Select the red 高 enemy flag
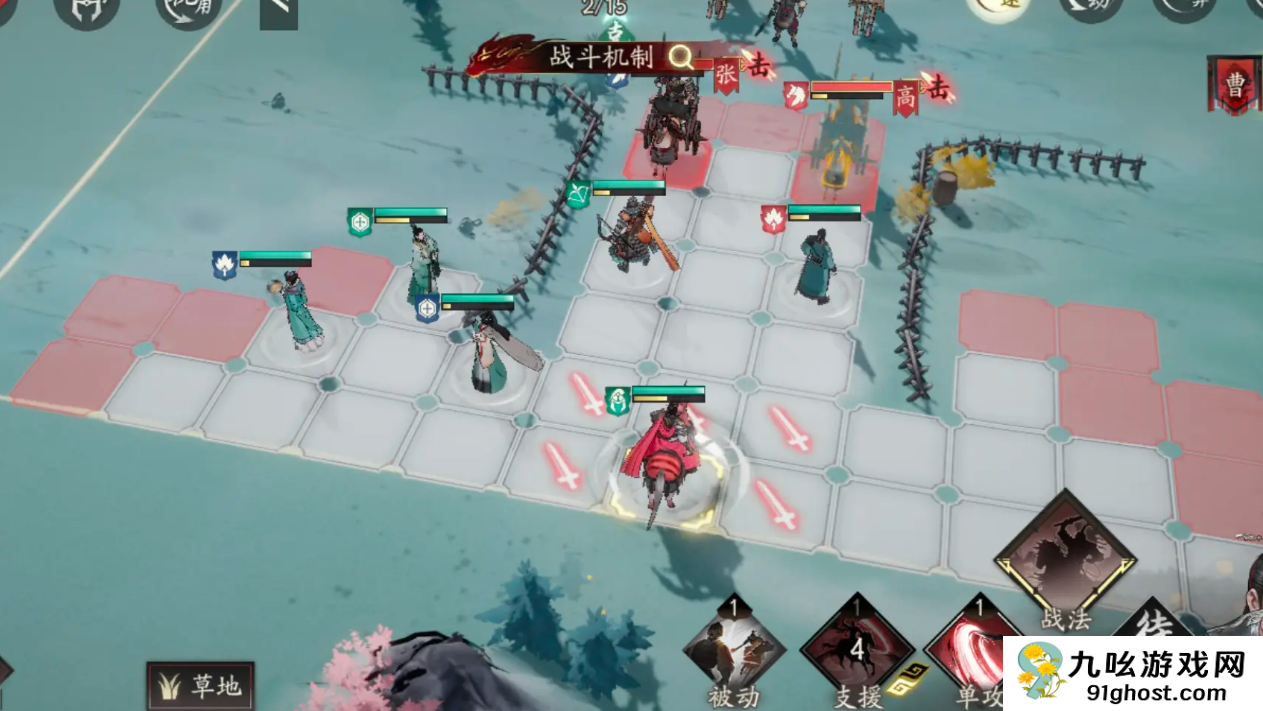The height and width of the screenshot is (711, 1263). point(906,97)
